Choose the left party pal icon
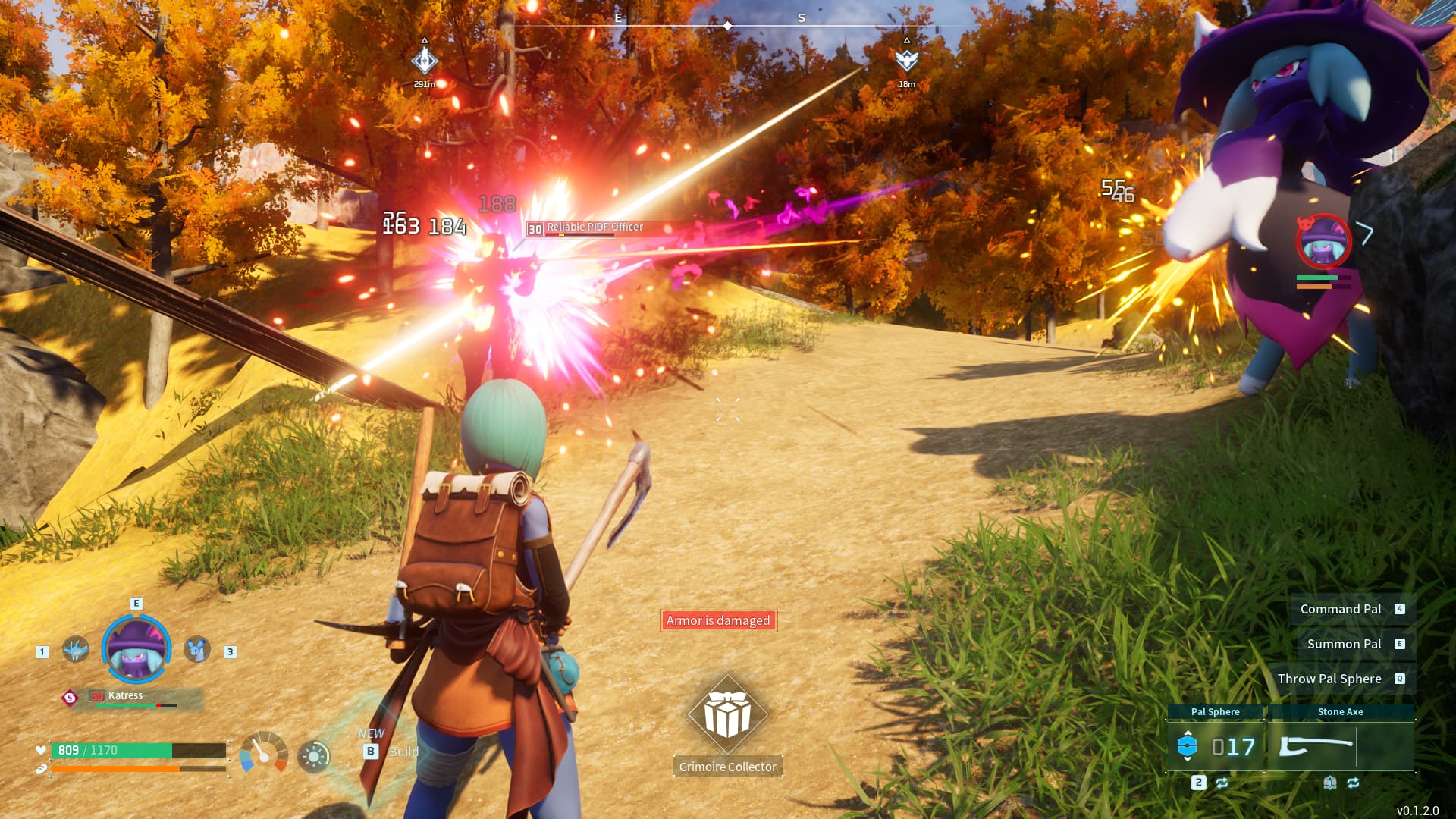Viewport: 1456px width, 819px height. pos(75,650)
